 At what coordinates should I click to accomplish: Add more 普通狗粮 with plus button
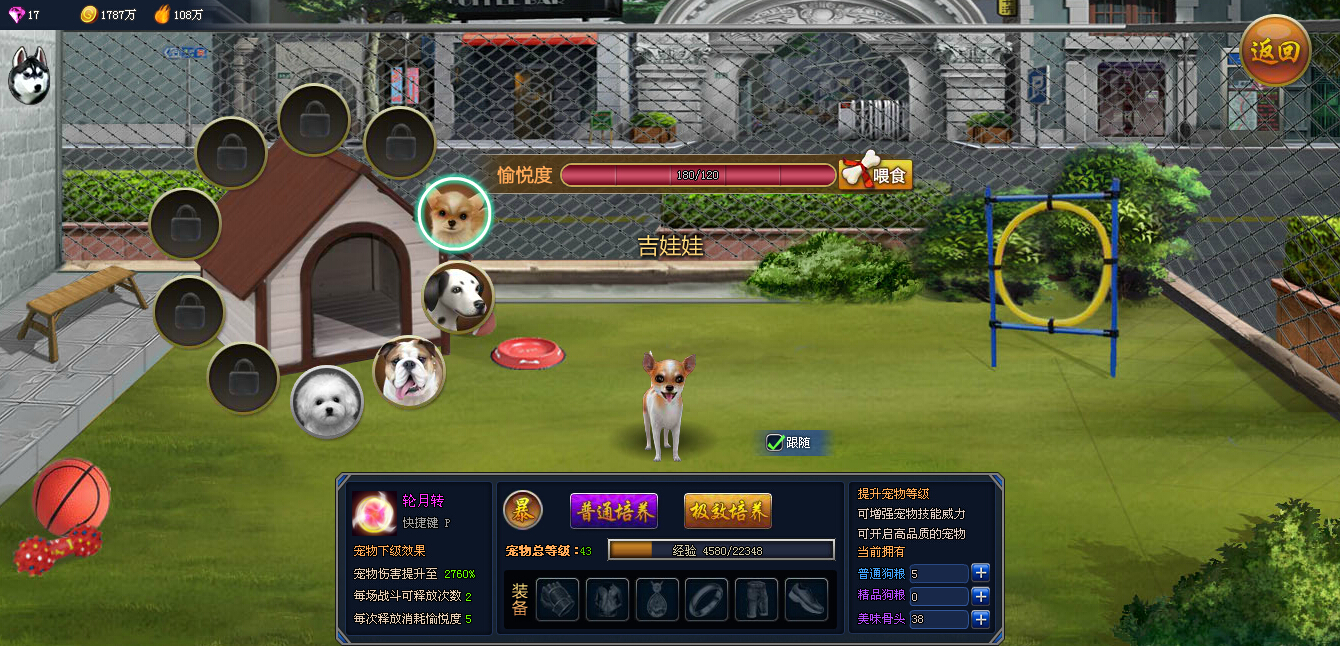click(x=981, y=573)
